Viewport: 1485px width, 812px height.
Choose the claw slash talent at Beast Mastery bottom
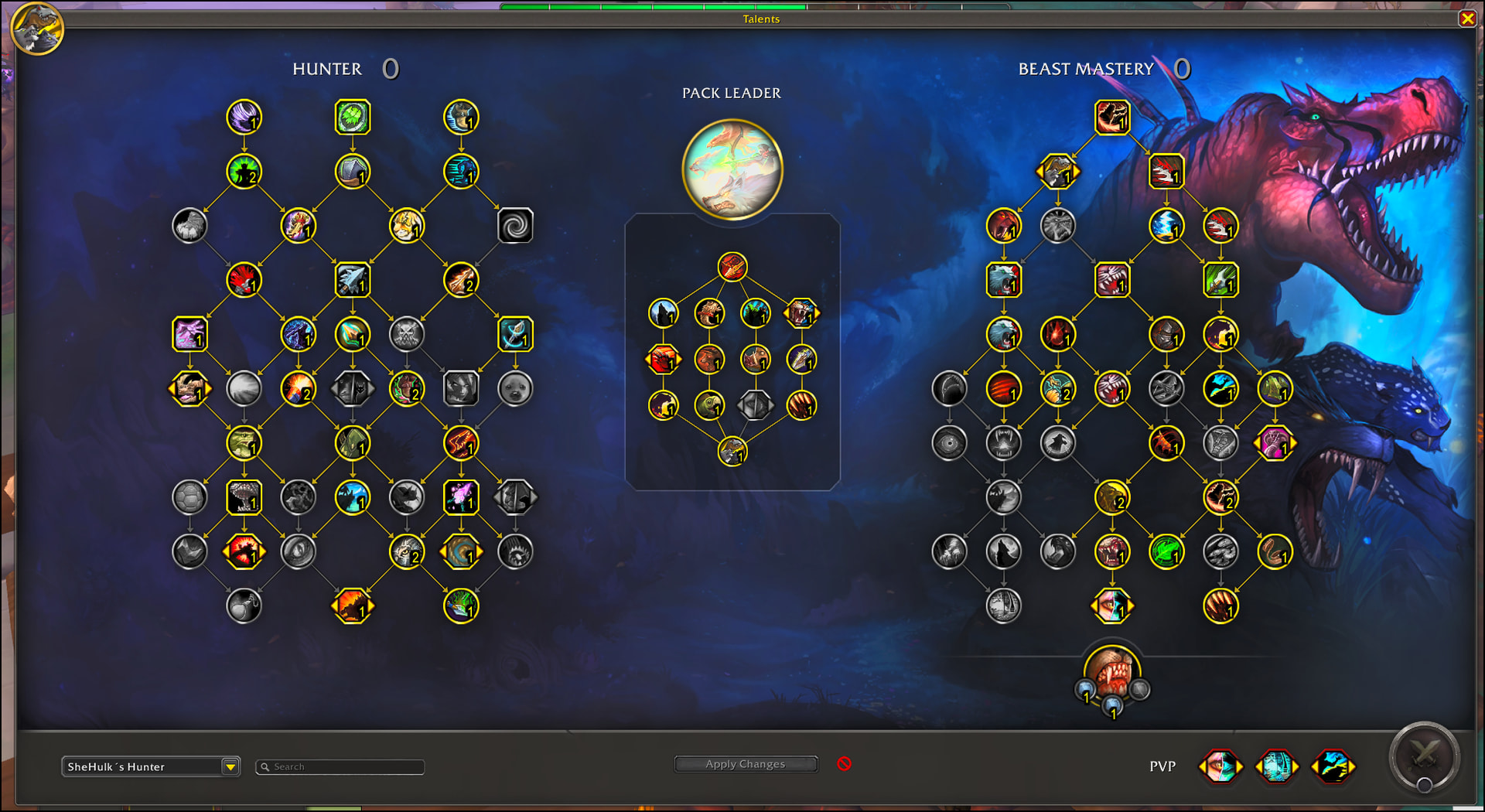1220,606
